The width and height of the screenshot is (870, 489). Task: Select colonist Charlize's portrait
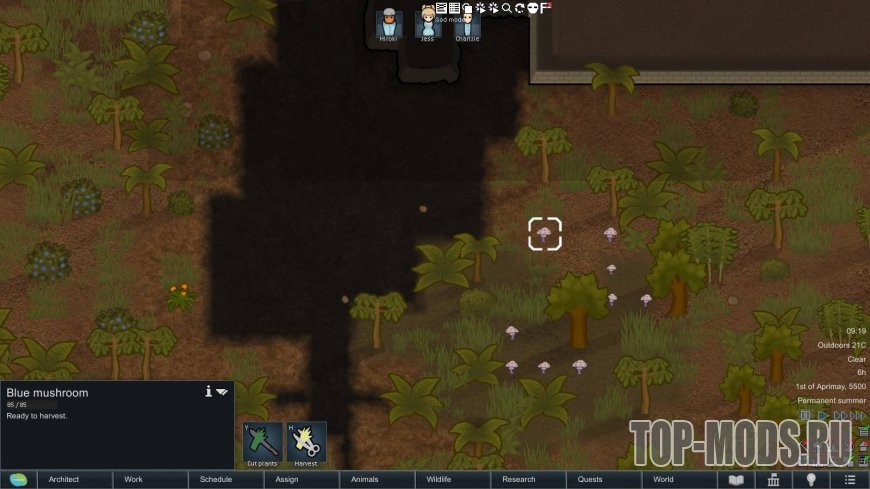pyautogui.click(x=467, y=23)
